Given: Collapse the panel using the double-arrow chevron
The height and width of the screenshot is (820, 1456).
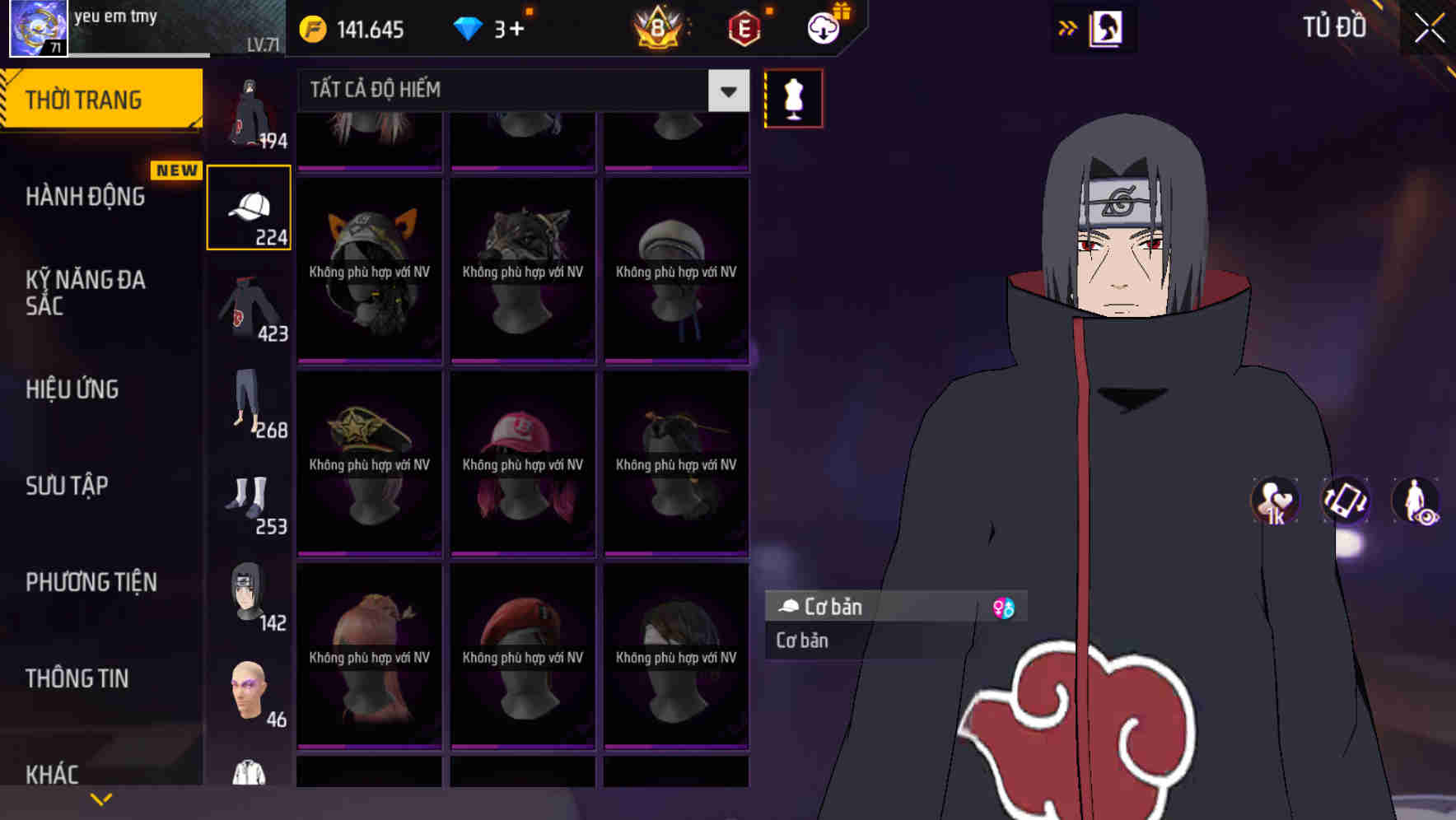Looking at the screenshot, I should pos(1068,27).
